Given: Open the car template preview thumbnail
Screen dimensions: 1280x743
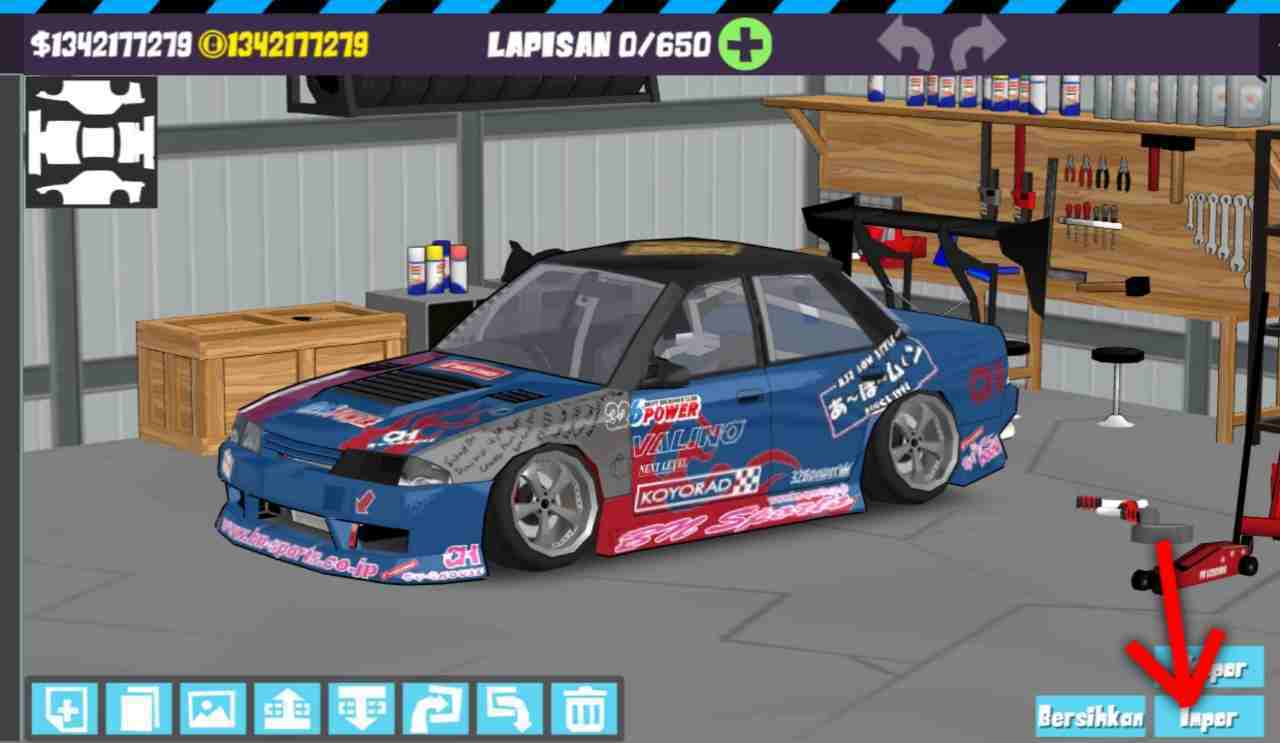Looking at the screenshot, I should point(90,140).
